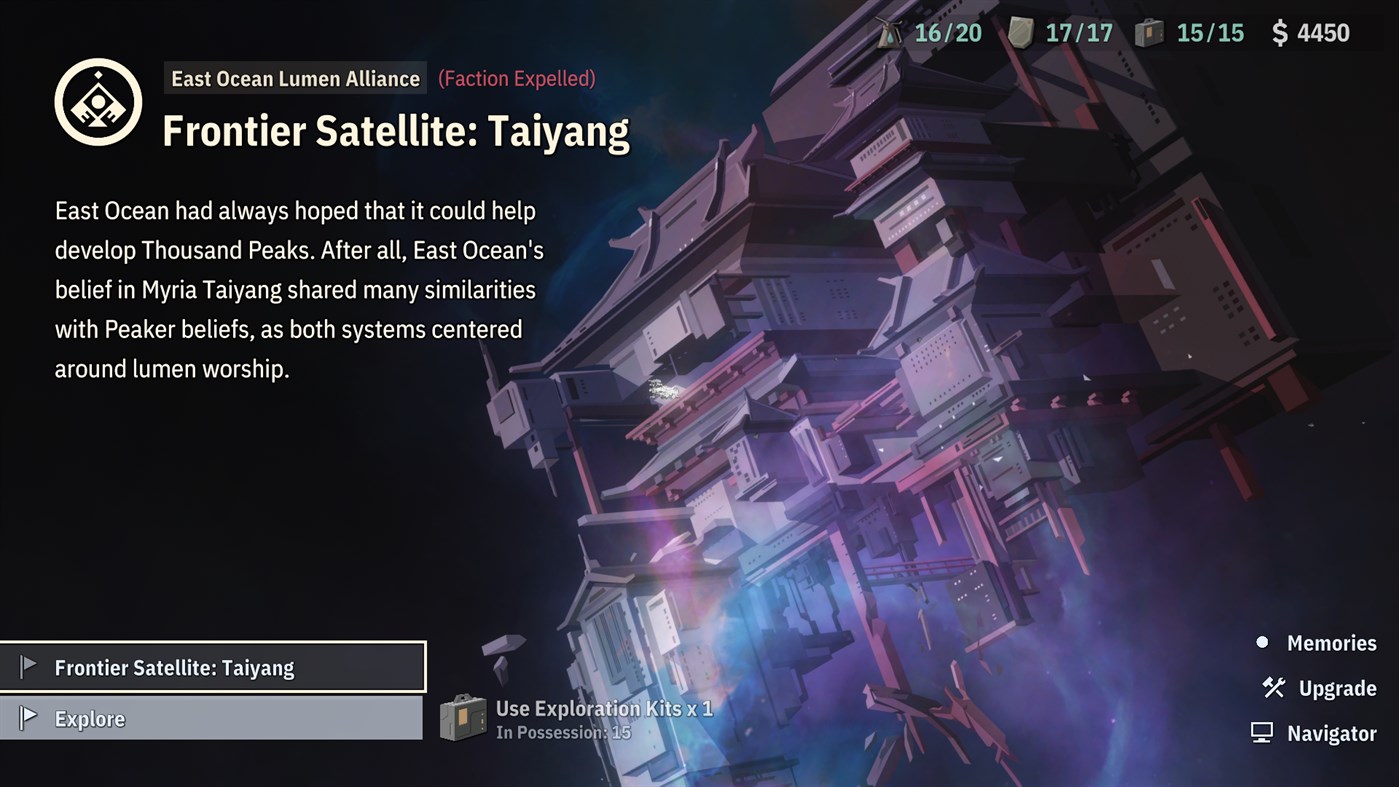Click the hammer-and-wrench Upgrade icon
This screenshot has height=787, width=1399.
[x=1272, y=688]
